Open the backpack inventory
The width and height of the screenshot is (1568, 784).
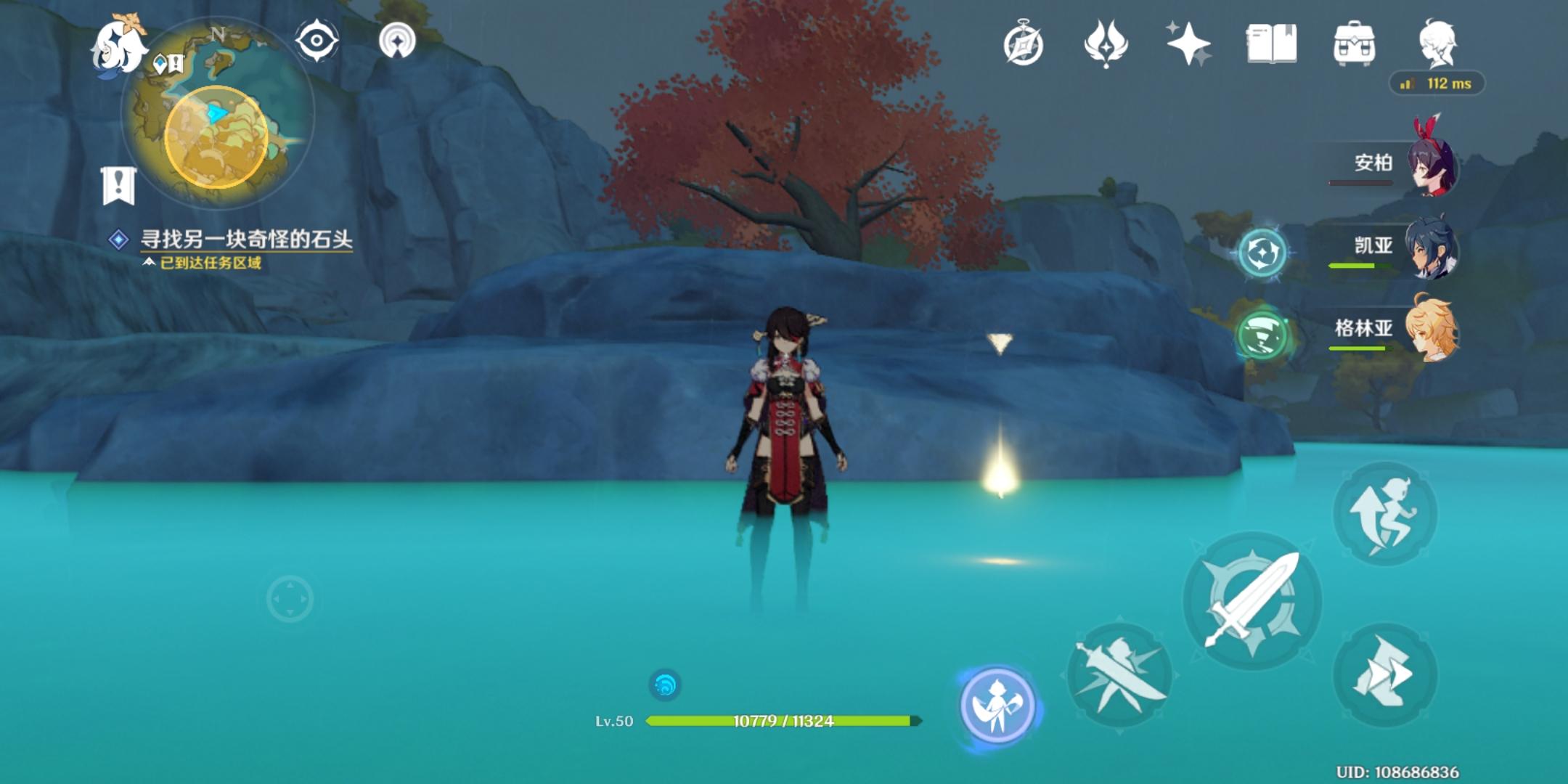1354,44
